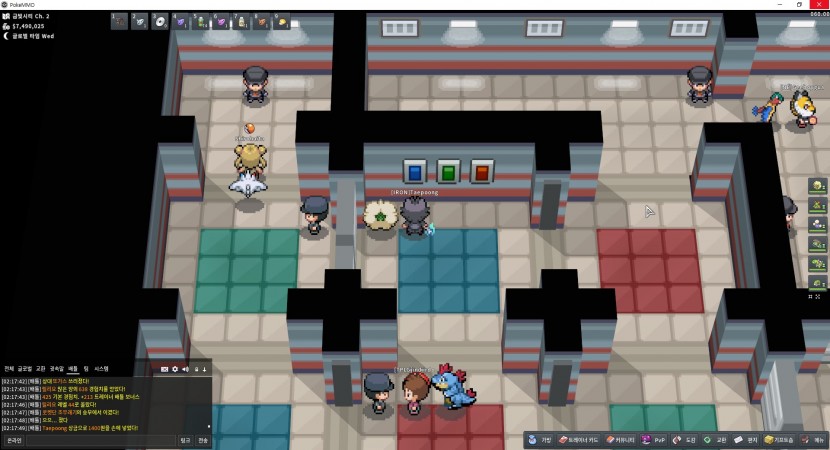This screenshot has width=830, height=450.
Task: Switch to the 시스템 chat tab
Action: (101, 369)
